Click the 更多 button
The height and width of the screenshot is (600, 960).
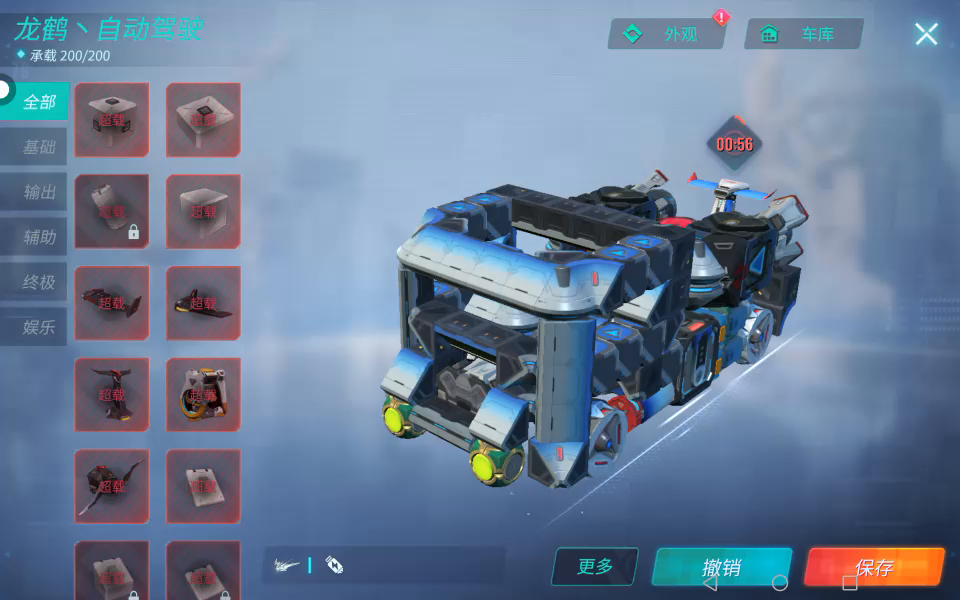coord(595,567)
